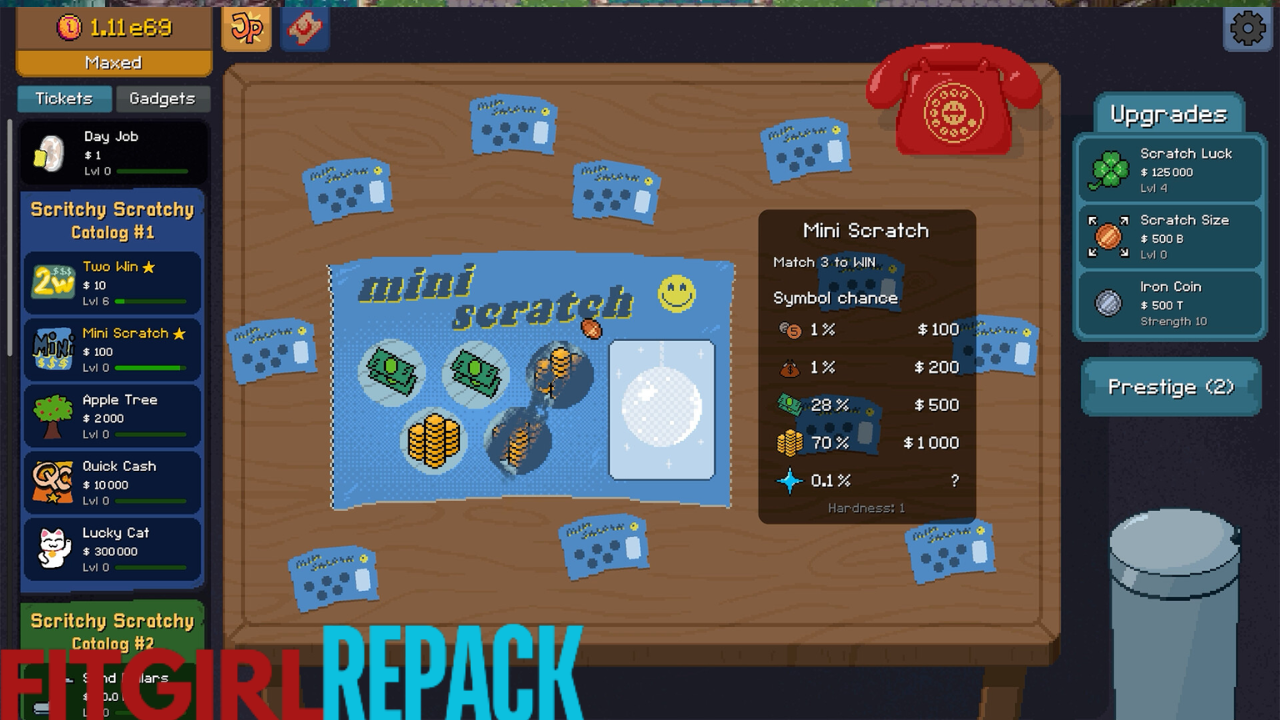The image size is (1280, 720).
Task: Upgrade the Iron Coin
Action: pos(1168,303)
